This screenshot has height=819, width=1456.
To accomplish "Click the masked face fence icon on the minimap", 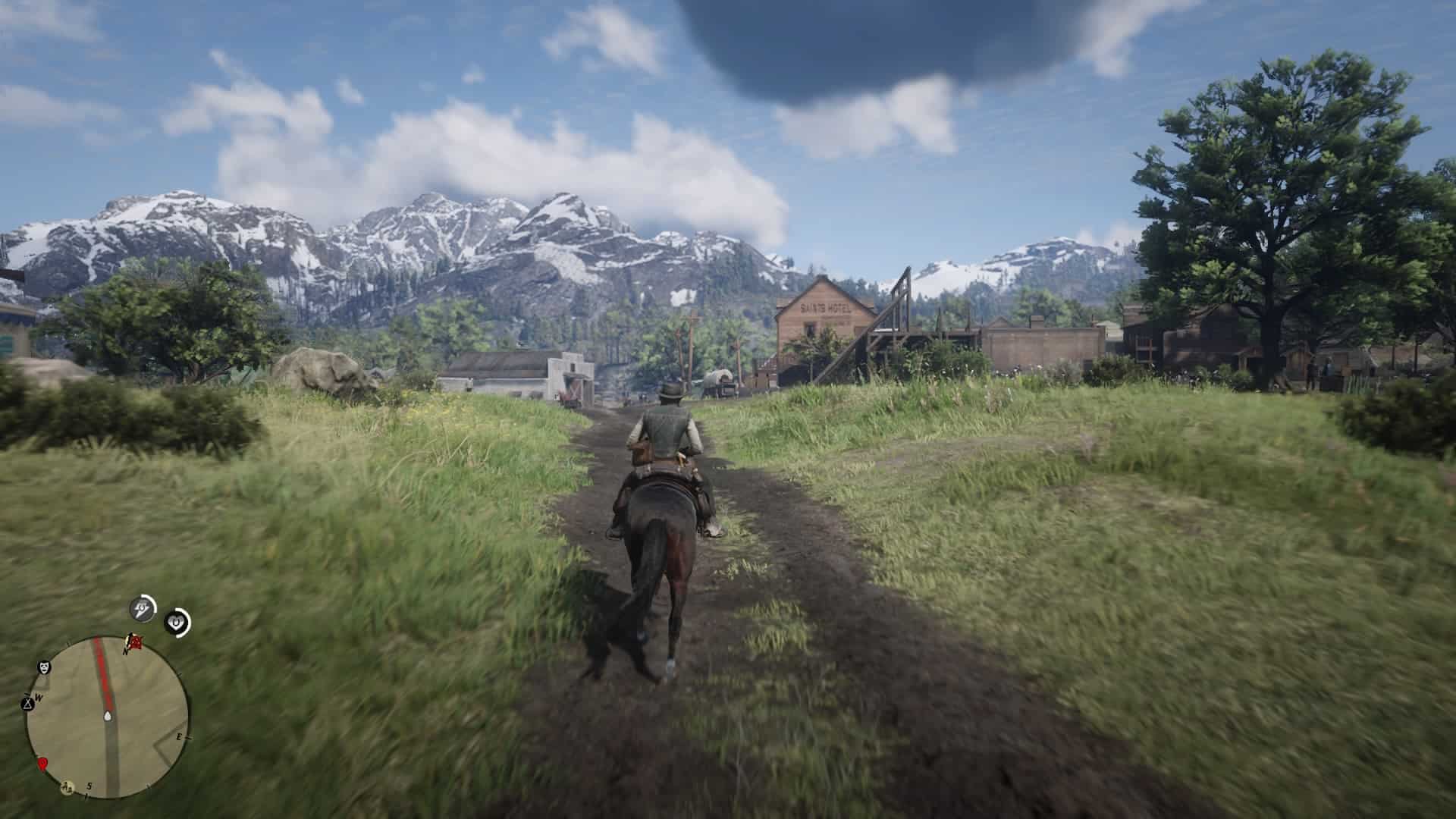I will [43, 667].
